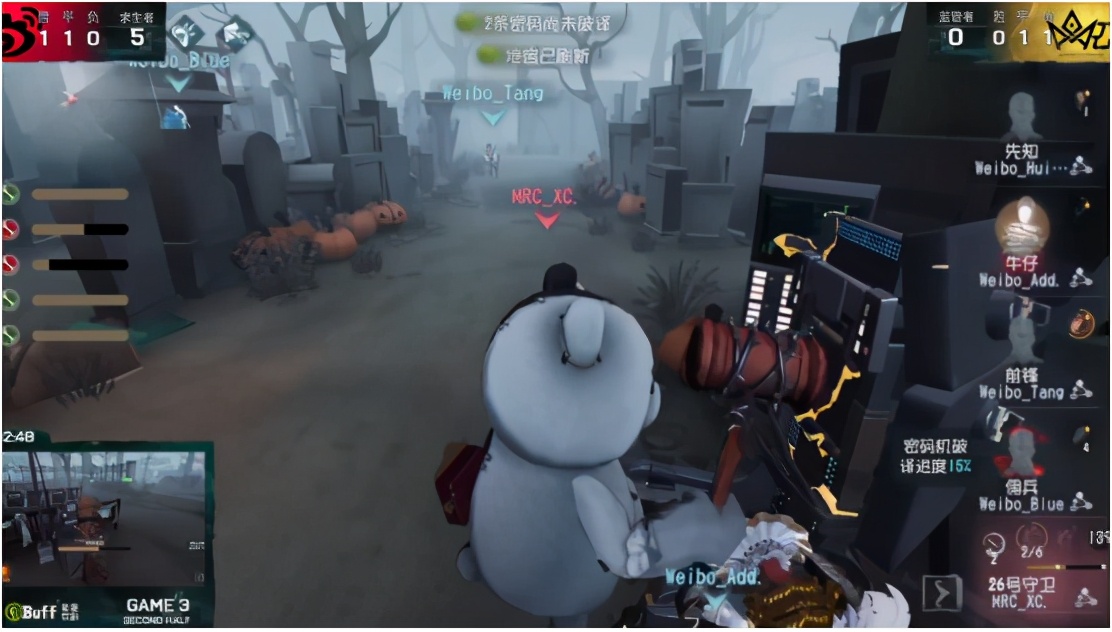This screenshot has height=632, width=1112.
Task: Click the cipher machine progress 15% label
Action: [x=938, y=456]
